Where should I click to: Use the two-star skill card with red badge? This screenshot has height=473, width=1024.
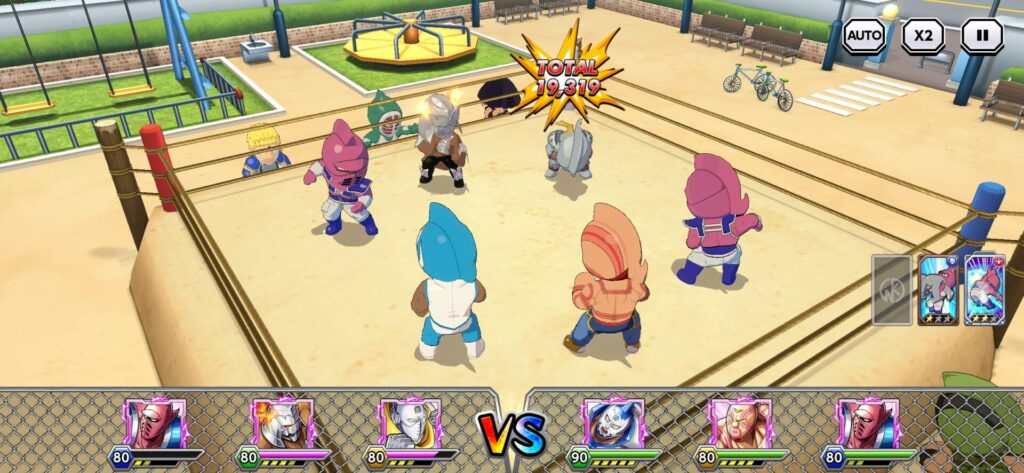984,290
